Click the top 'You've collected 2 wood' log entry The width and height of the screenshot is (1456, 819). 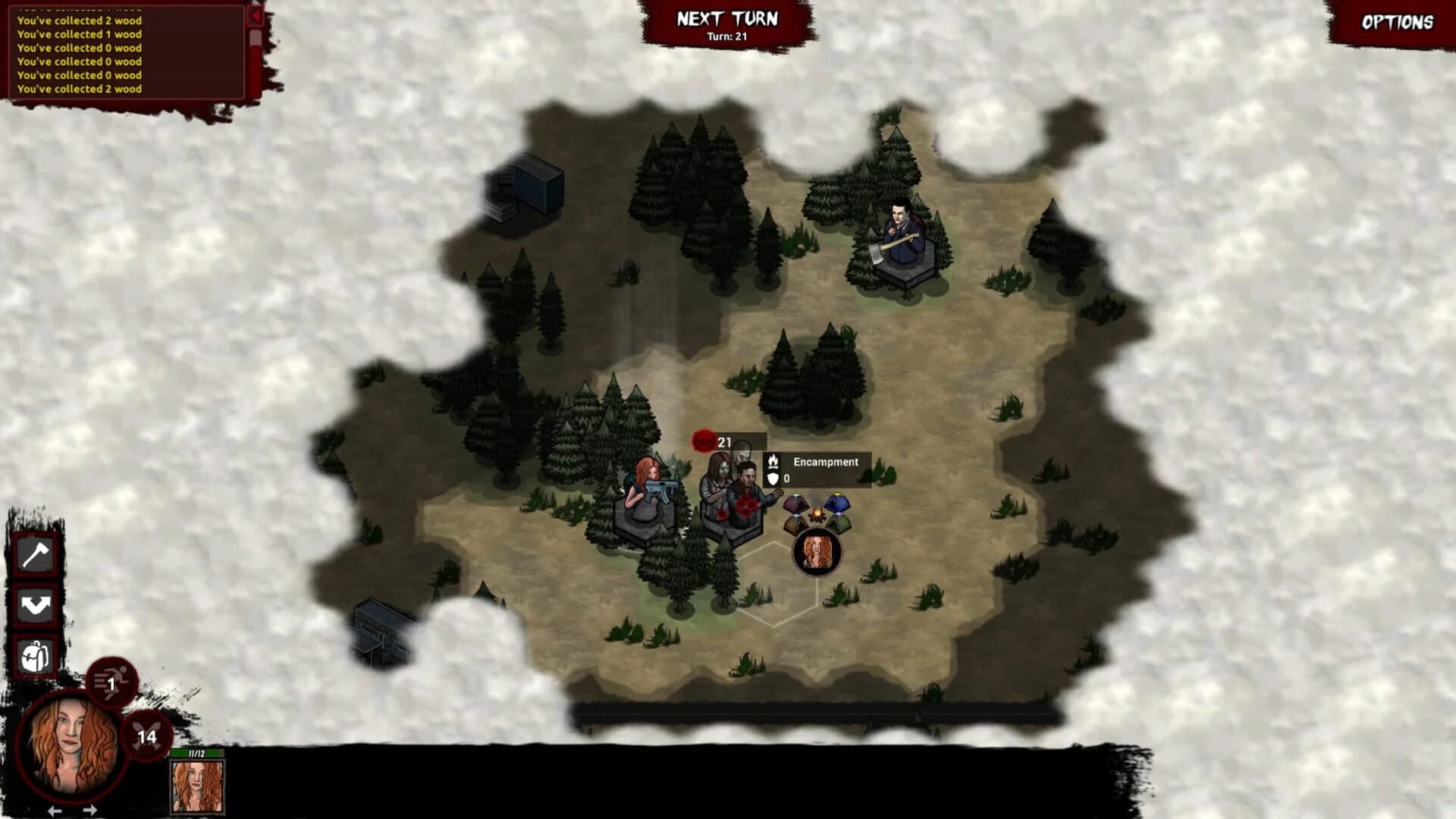pos(78,21)
